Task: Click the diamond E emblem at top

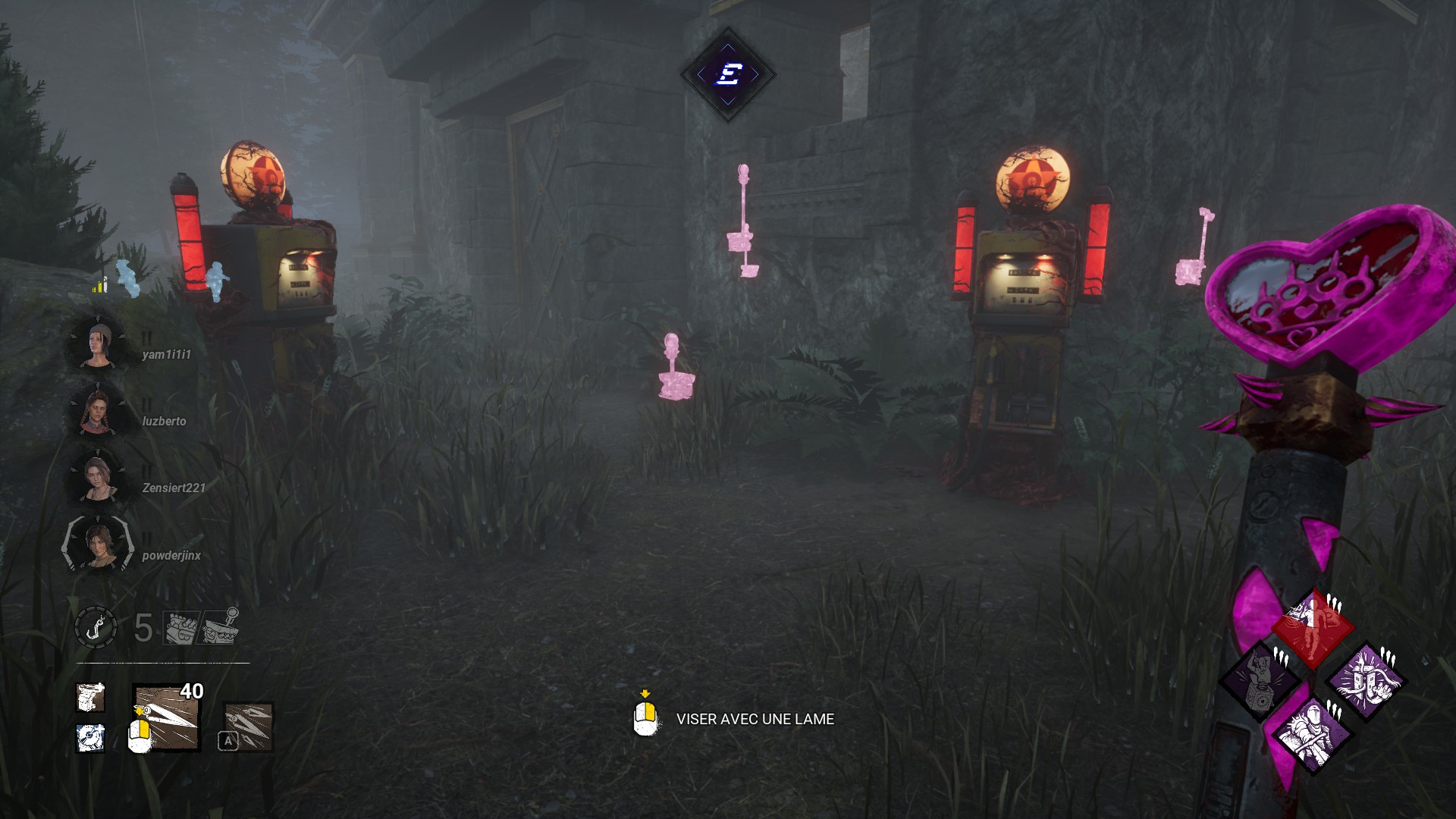Action: pos(728,74)
